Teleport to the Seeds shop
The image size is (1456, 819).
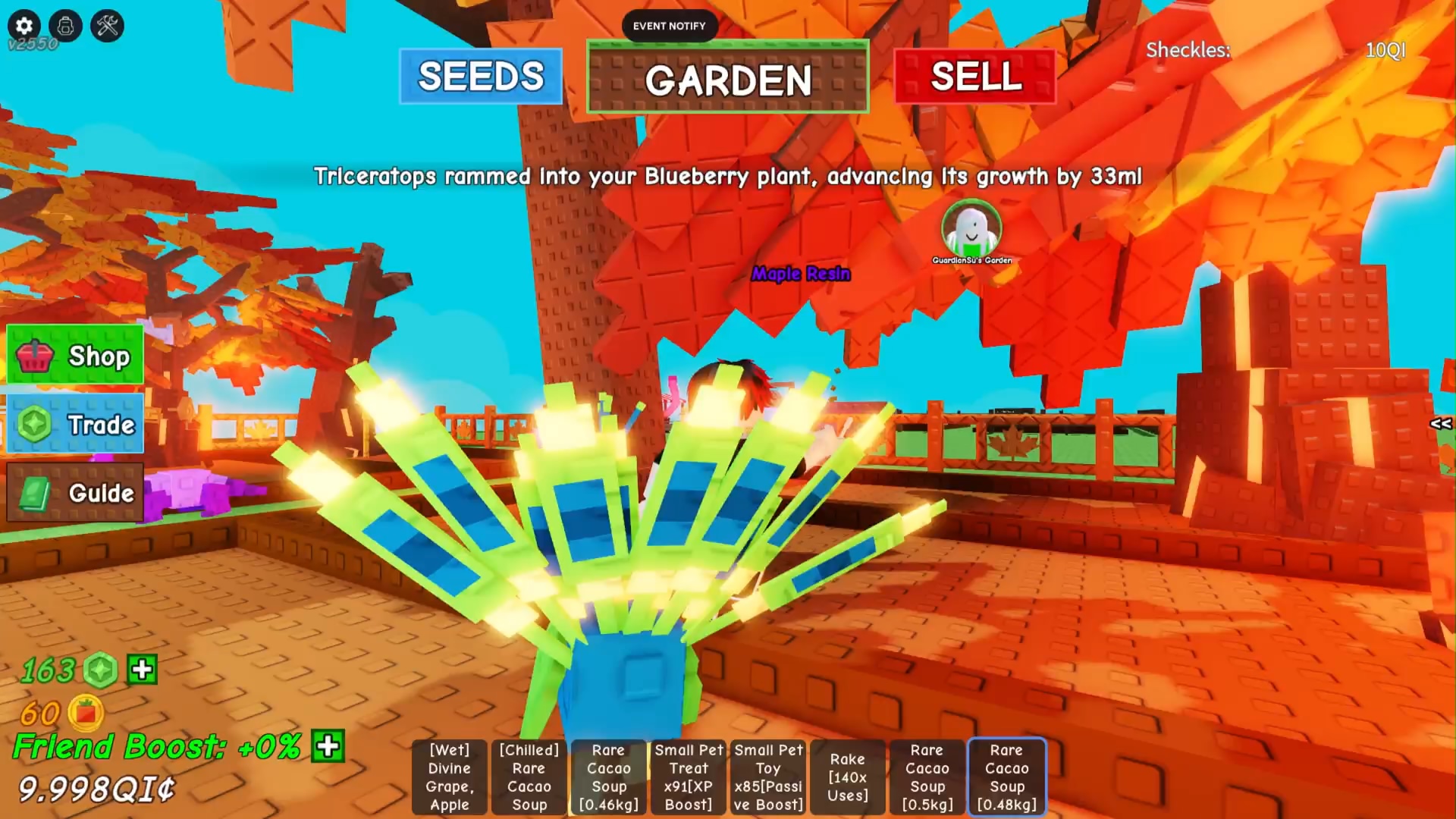coord(481,77)
